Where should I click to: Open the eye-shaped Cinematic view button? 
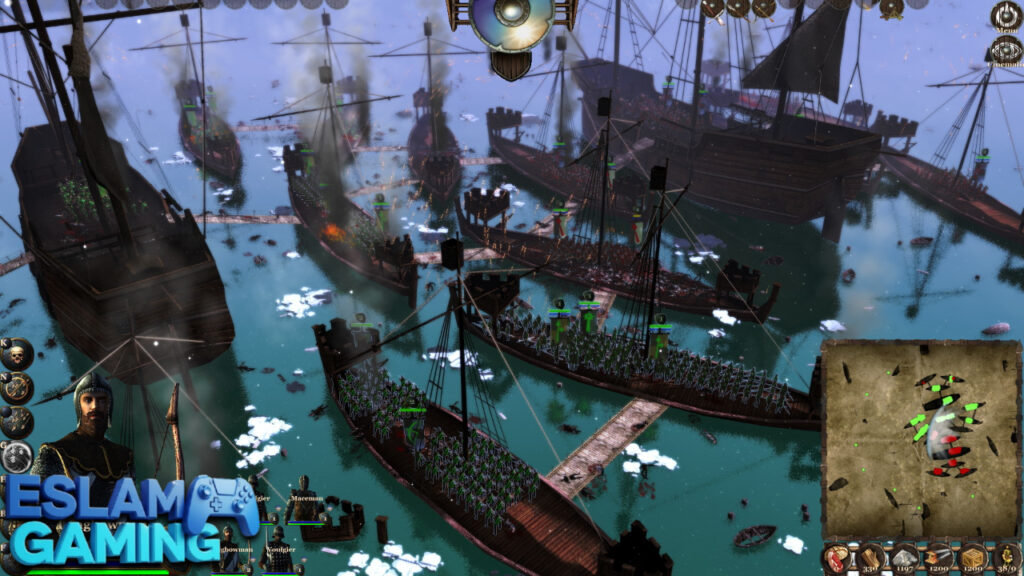(x=1005, y=52)
